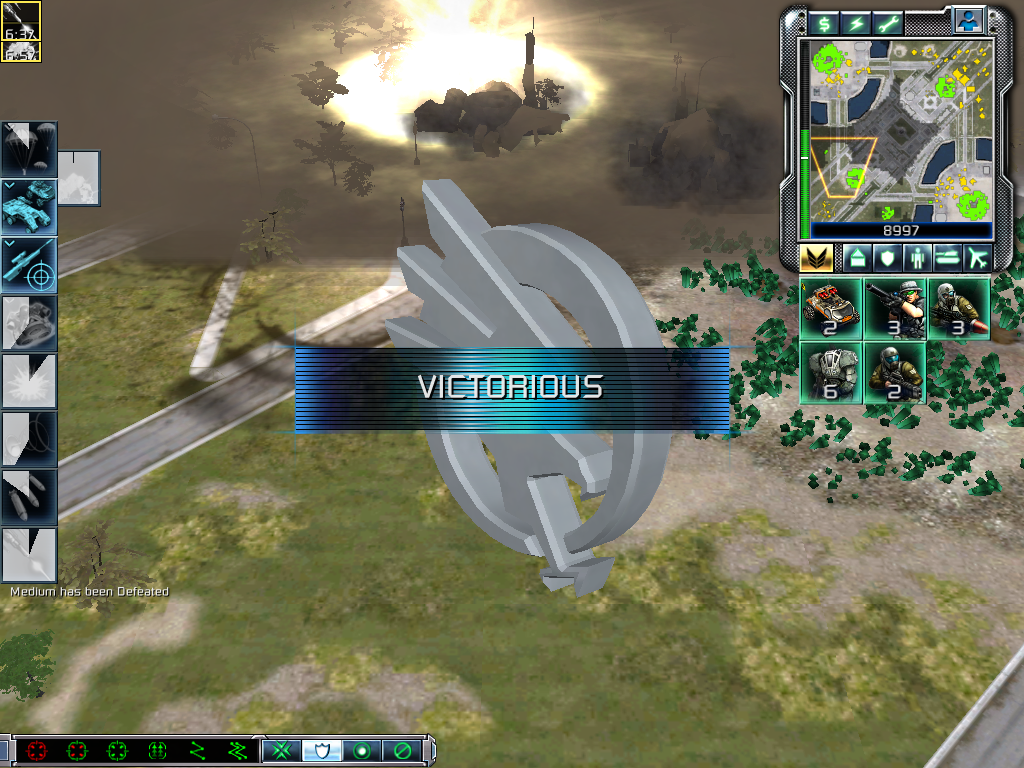Open the tank vehicles build tab
The height and width of the screenshot is (768, 1024).
point(946,258)
